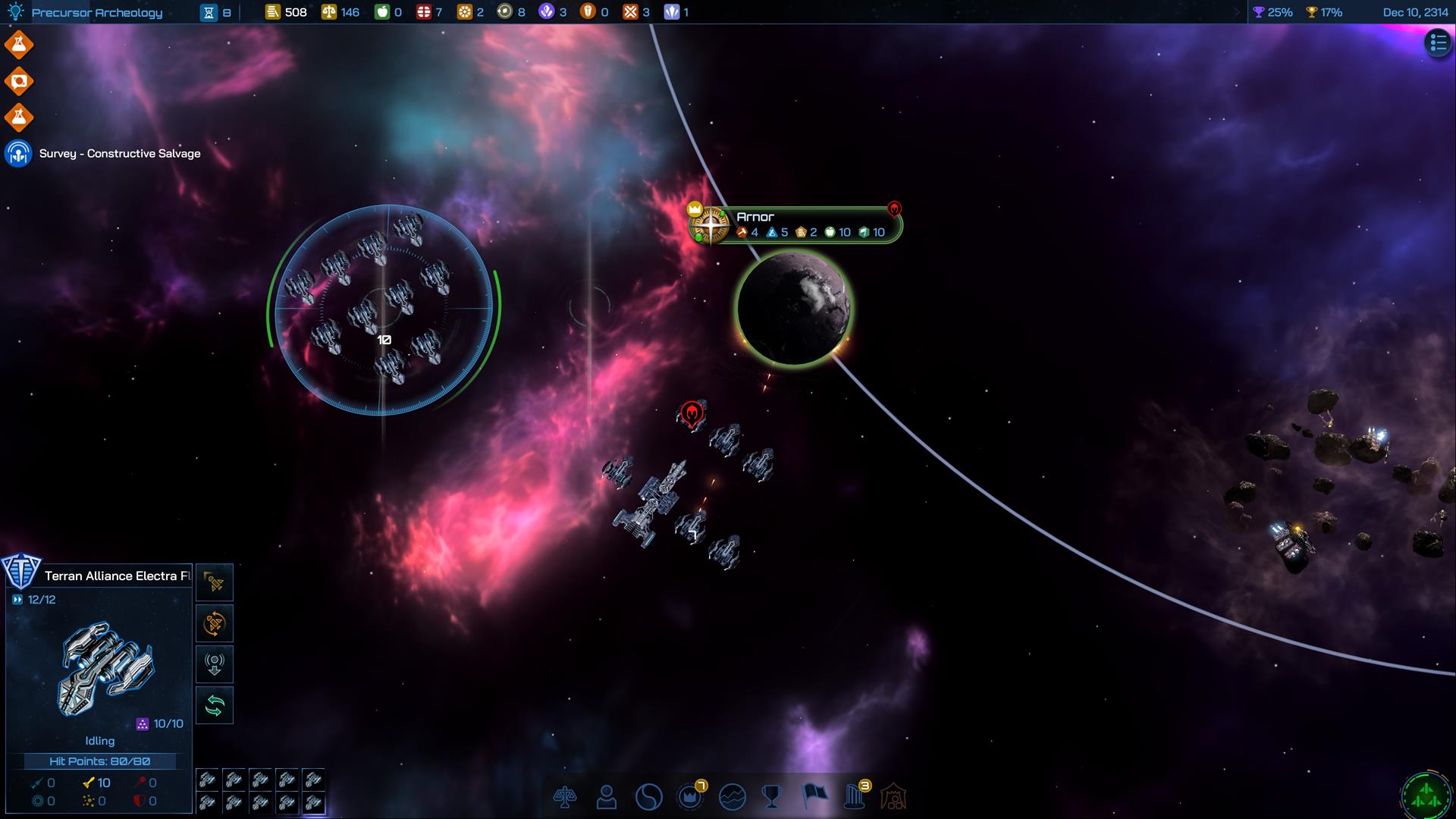Open the trophy victory screen
Image resolution: width=1456 pixels, height=819 pixels.
(772, 796)
